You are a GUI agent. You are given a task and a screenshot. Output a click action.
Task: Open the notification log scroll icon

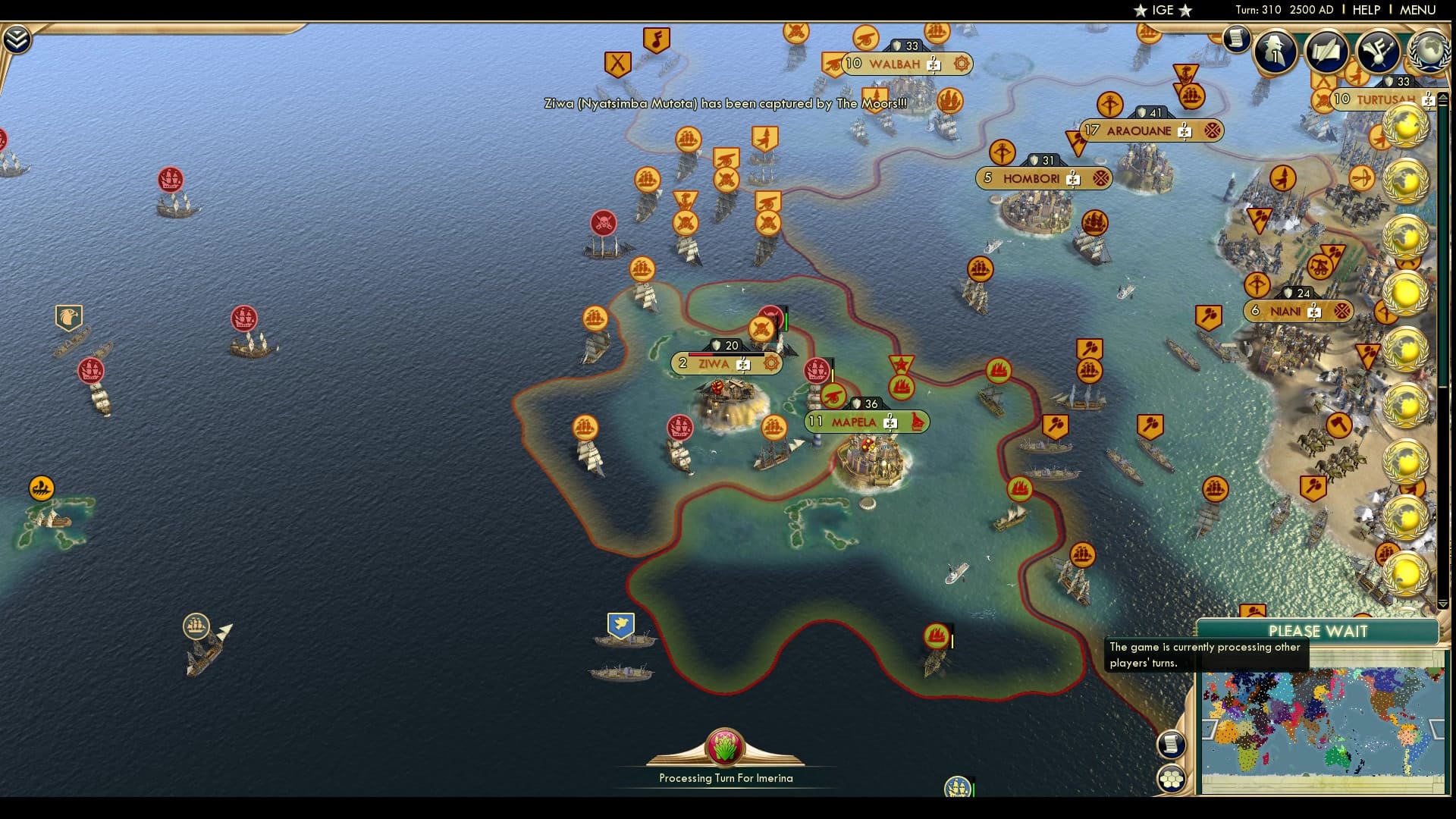click(x=1236, y=39)
